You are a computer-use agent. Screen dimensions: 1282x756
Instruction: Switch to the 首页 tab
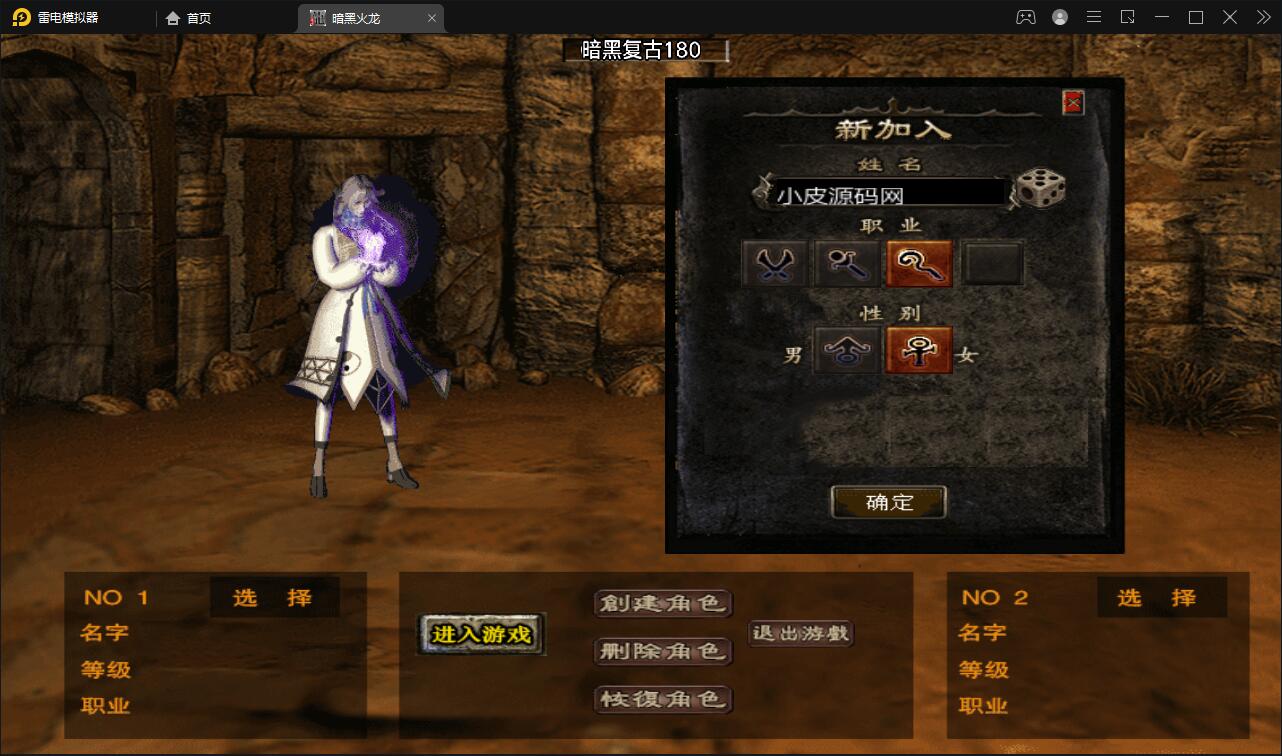pos(188,17)
